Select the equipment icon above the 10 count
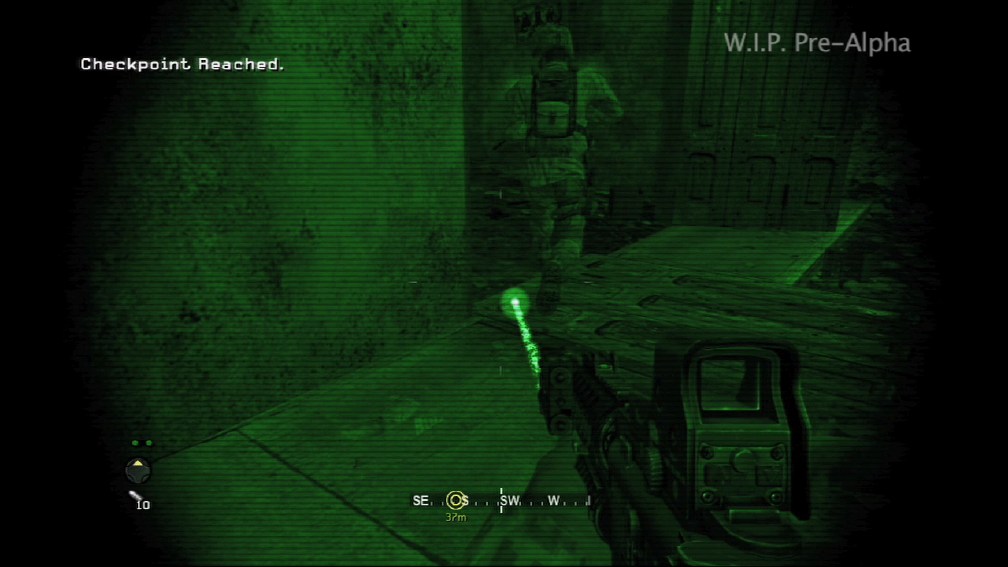The image size is (1008, 567). click(133, 495)
